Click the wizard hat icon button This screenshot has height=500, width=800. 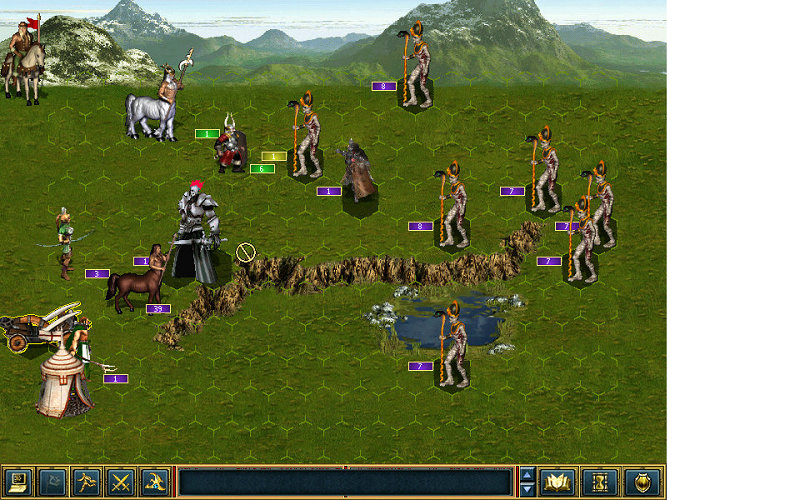pyautogui.click(x=154, y=483)
